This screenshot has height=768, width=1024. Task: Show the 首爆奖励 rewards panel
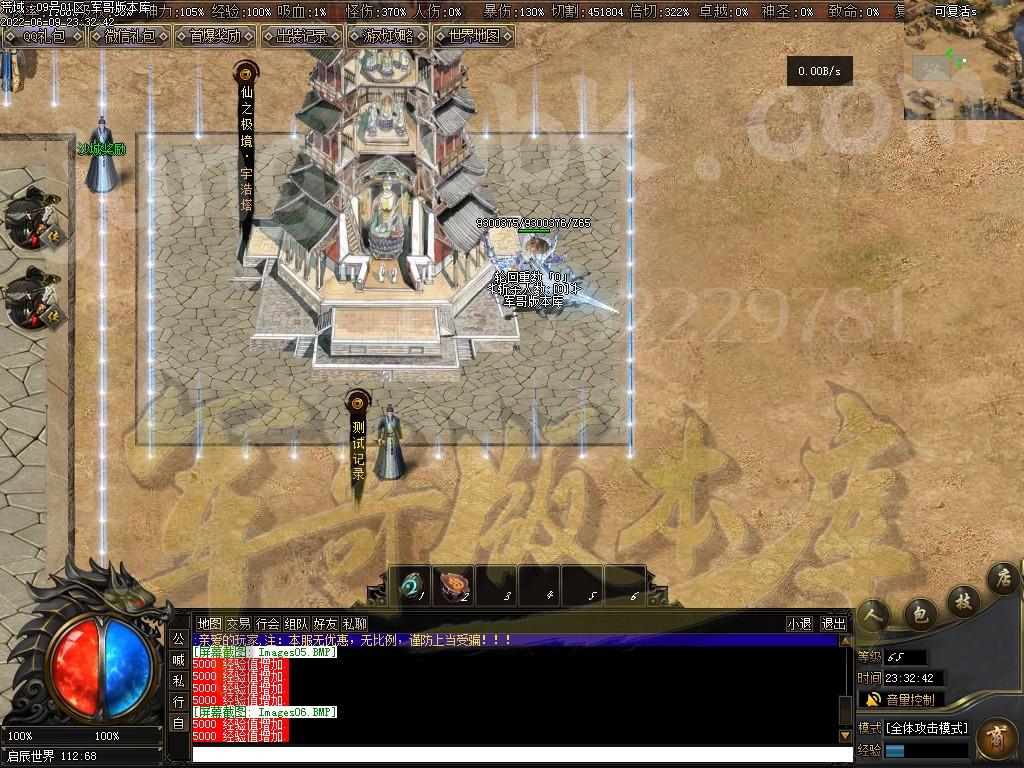pyautogui.click(x=215, y=36)
